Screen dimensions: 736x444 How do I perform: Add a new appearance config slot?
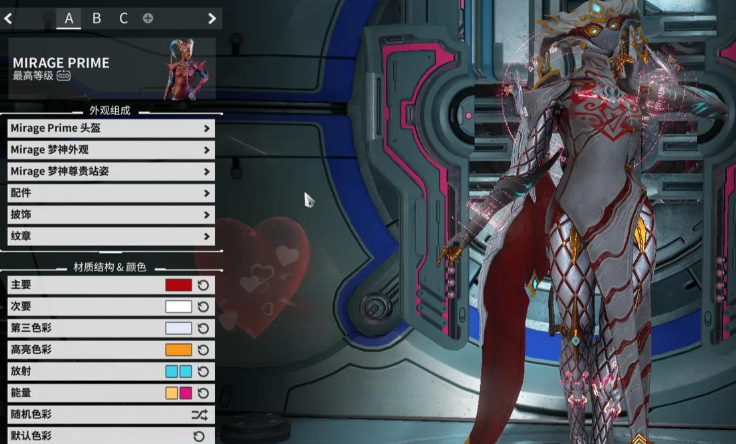pyautogui.click(x=148, y=18)
